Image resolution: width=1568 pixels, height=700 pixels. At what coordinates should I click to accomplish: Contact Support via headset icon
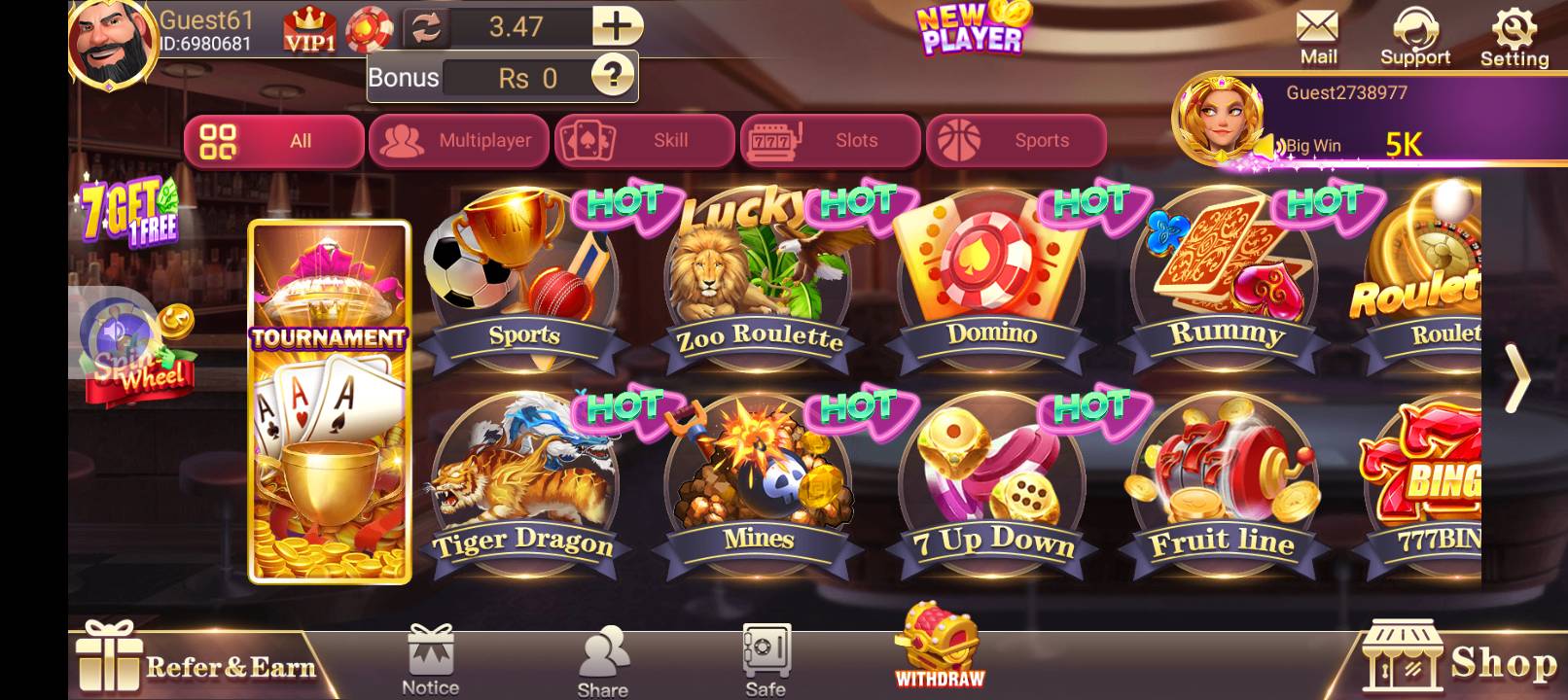pyautogui.click(x=1416, y=29)
